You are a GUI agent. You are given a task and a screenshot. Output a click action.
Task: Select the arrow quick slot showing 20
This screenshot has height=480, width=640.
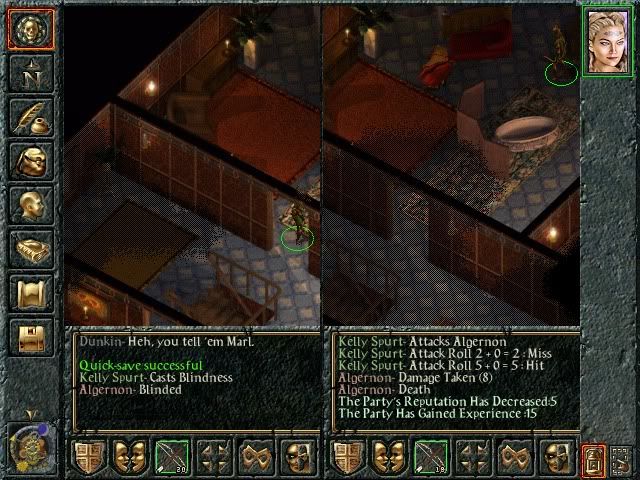[x=170, y=458]
